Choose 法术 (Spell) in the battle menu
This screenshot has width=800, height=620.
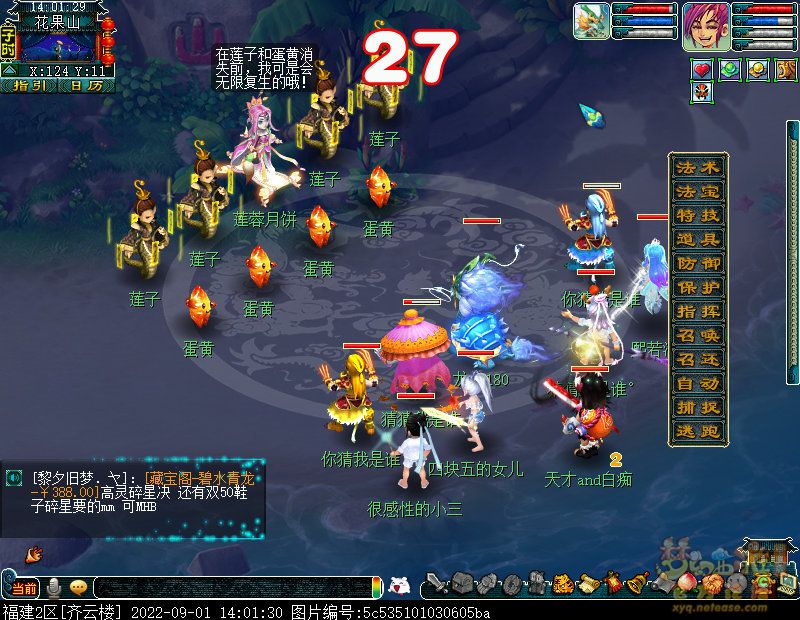[x=697, y=167]
